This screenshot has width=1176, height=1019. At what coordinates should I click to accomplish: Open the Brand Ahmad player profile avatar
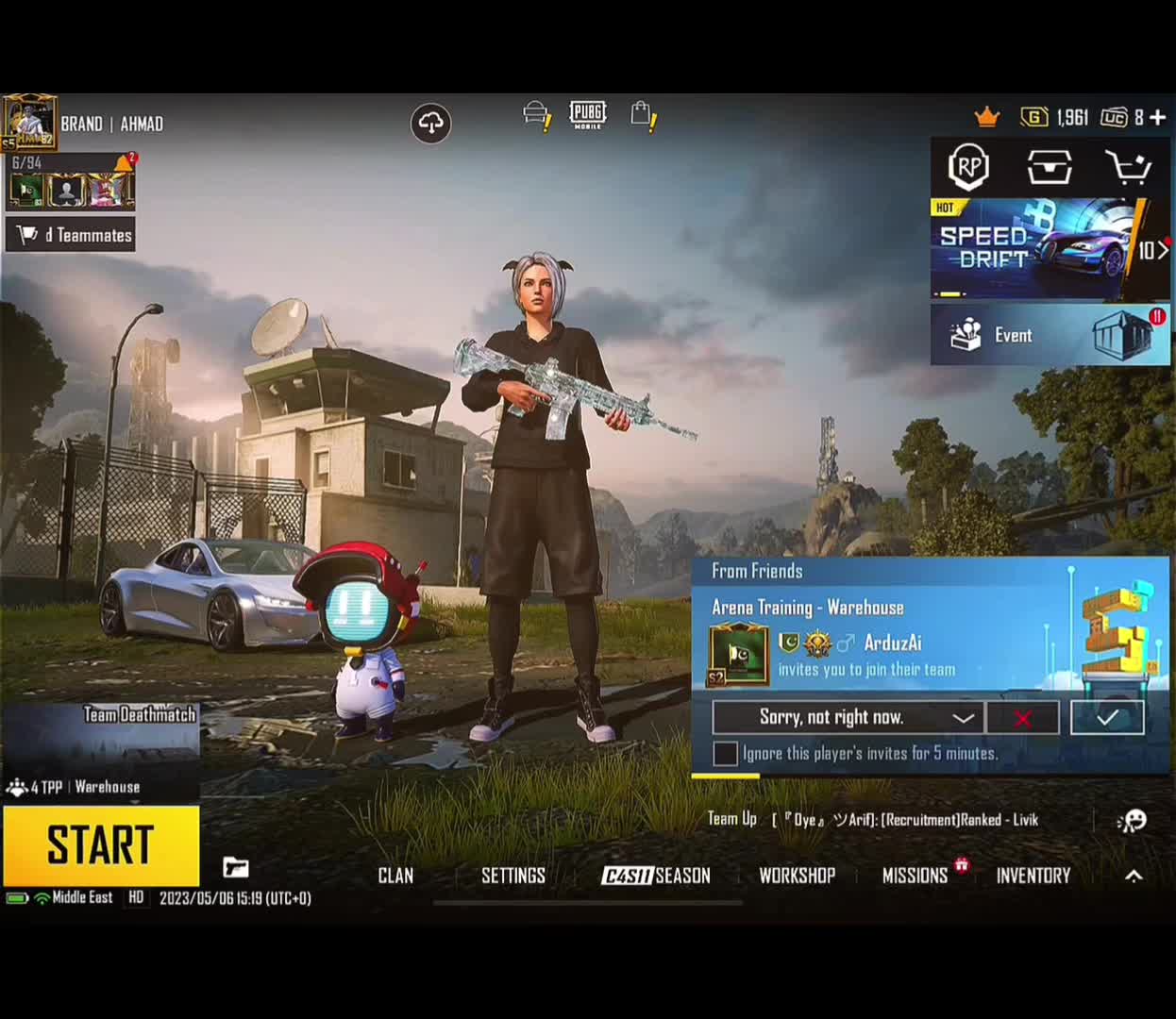click(x=29, y=123)
